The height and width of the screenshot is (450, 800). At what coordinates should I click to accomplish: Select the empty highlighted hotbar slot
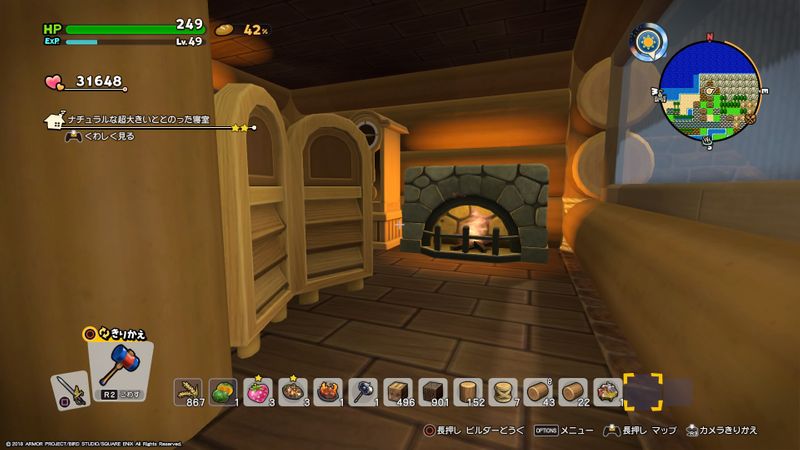coord(643,391)
